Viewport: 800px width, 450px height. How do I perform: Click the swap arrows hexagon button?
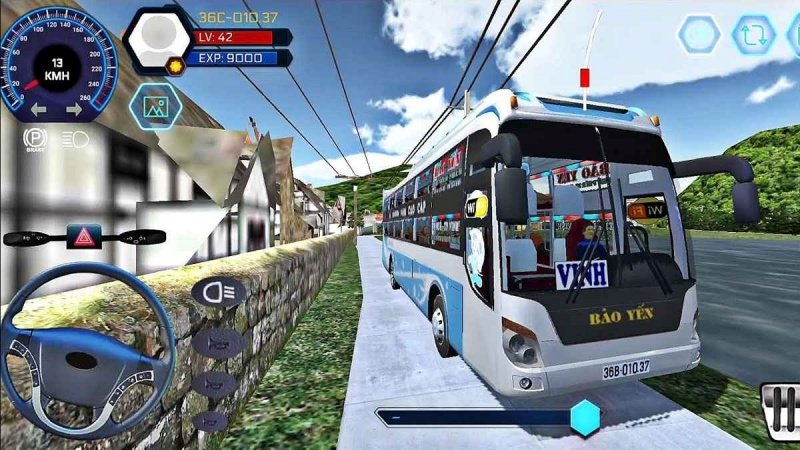(x=753, y=35)
